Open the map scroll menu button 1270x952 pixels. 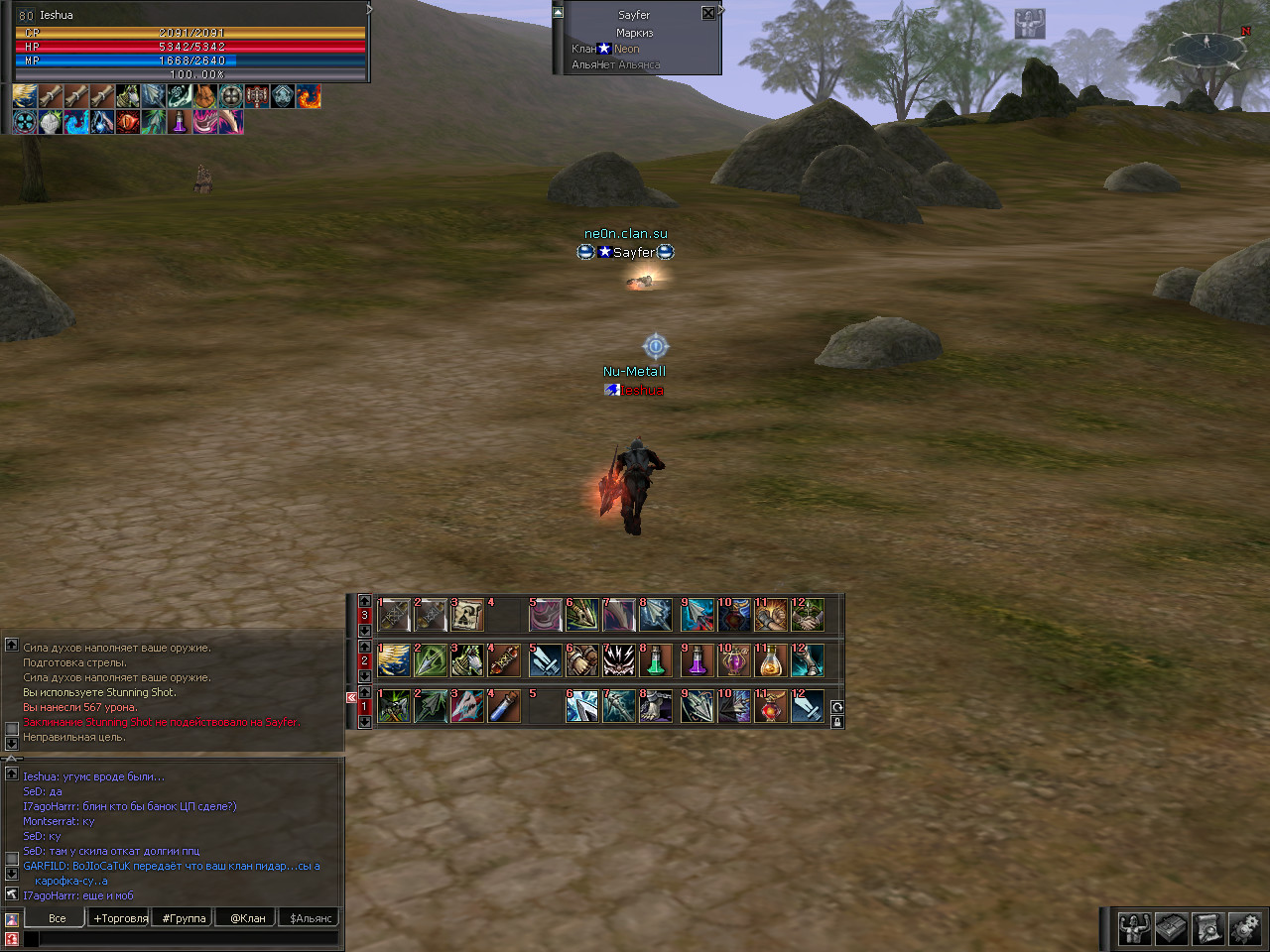[x=1207, y=929]
